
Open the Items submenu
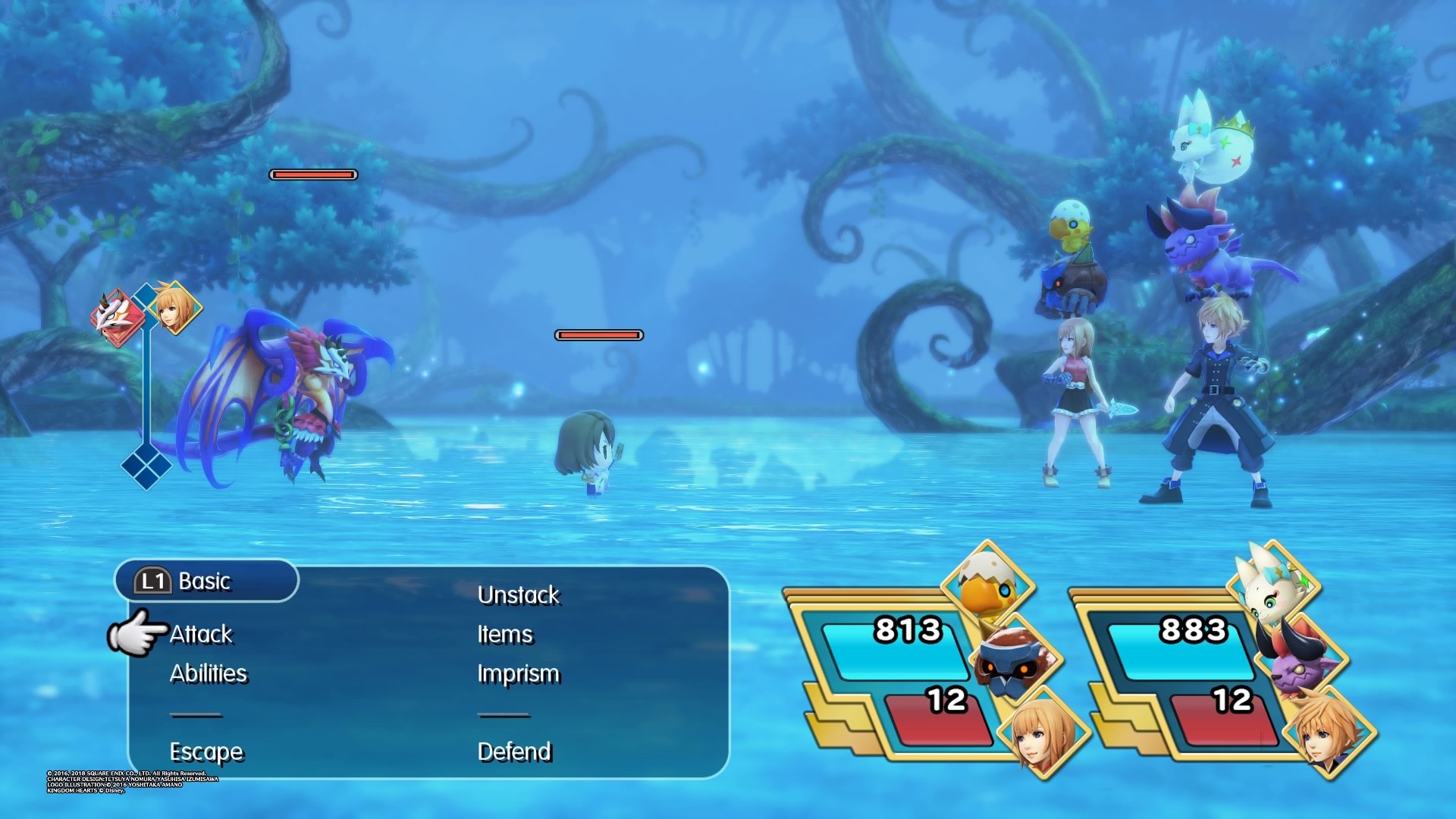505,635
